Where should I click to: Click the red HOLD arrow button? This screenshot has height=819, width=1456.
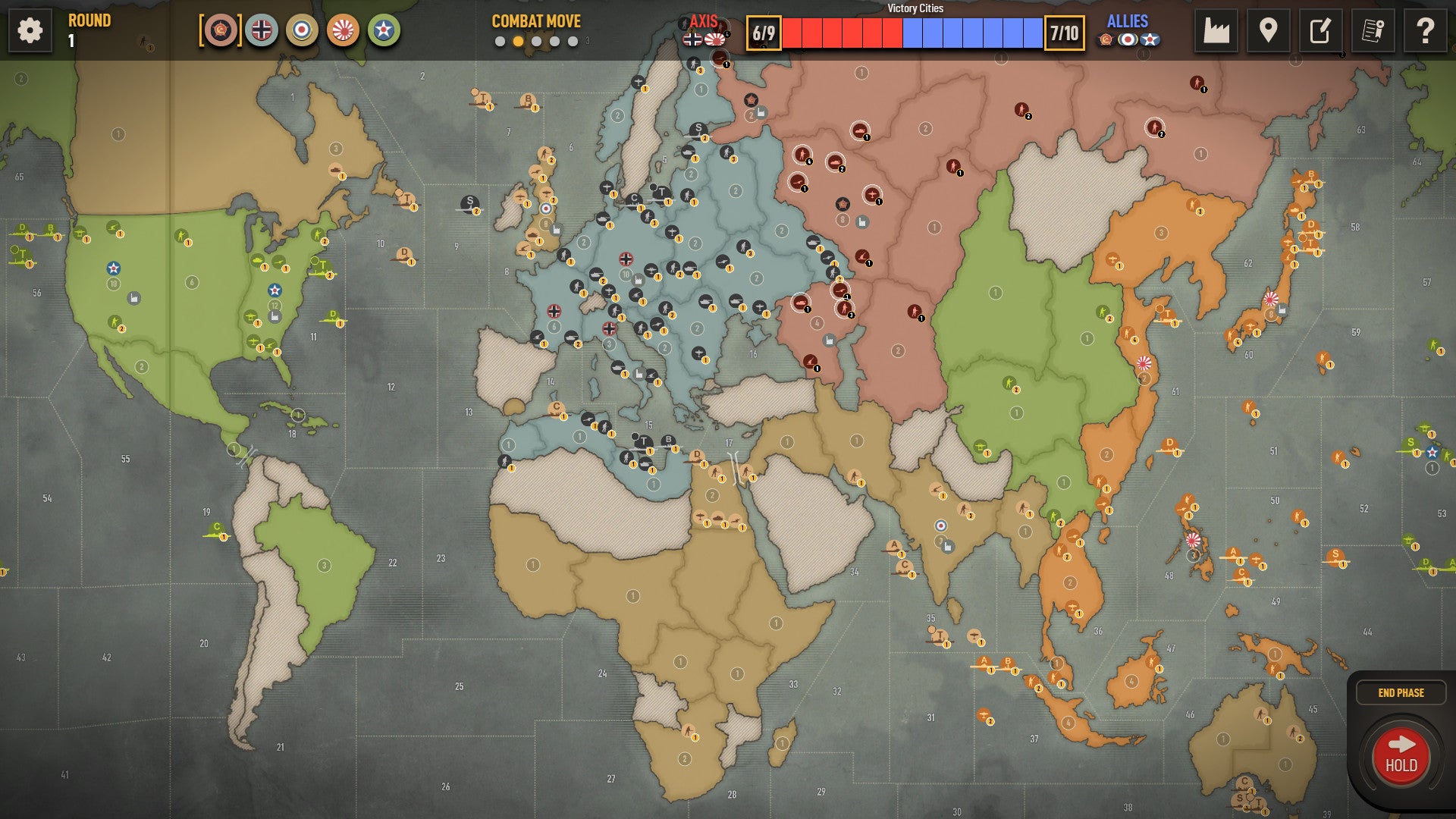coord(1401,756)
